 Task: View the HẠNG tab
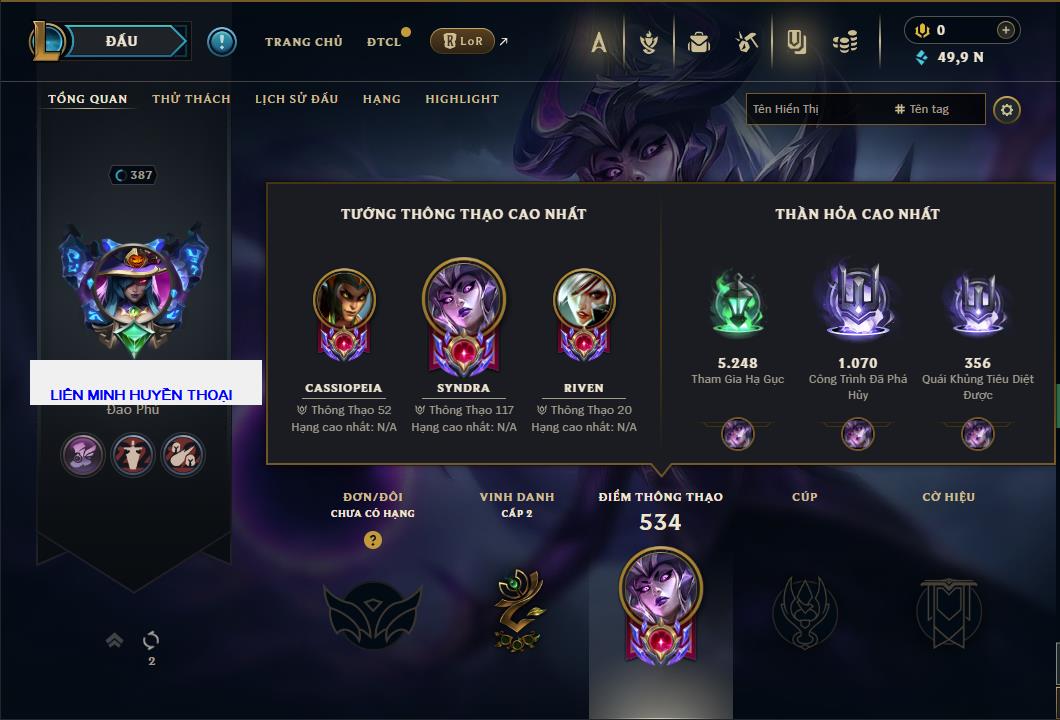381,99
